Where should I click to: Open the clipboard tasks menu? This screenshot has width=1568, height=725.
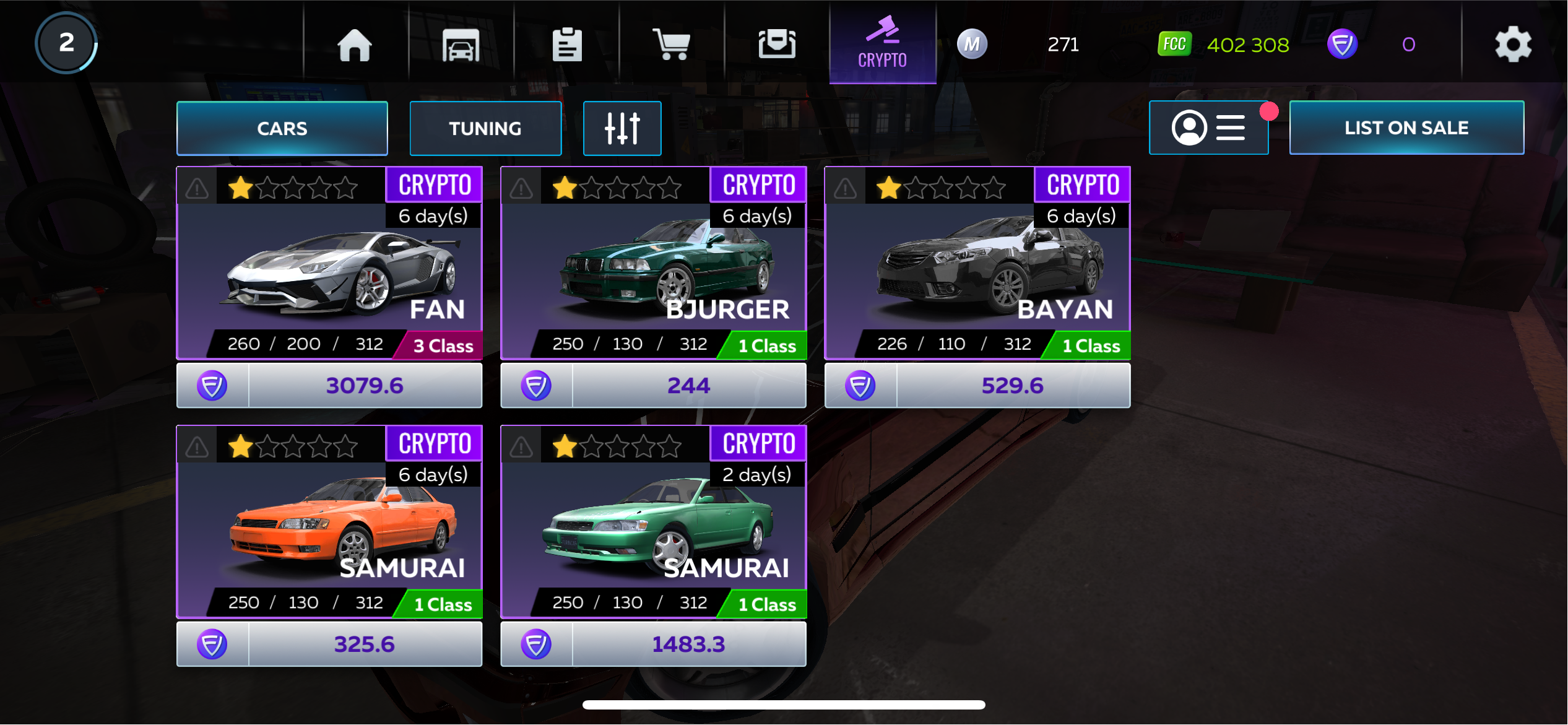(567, 45)
